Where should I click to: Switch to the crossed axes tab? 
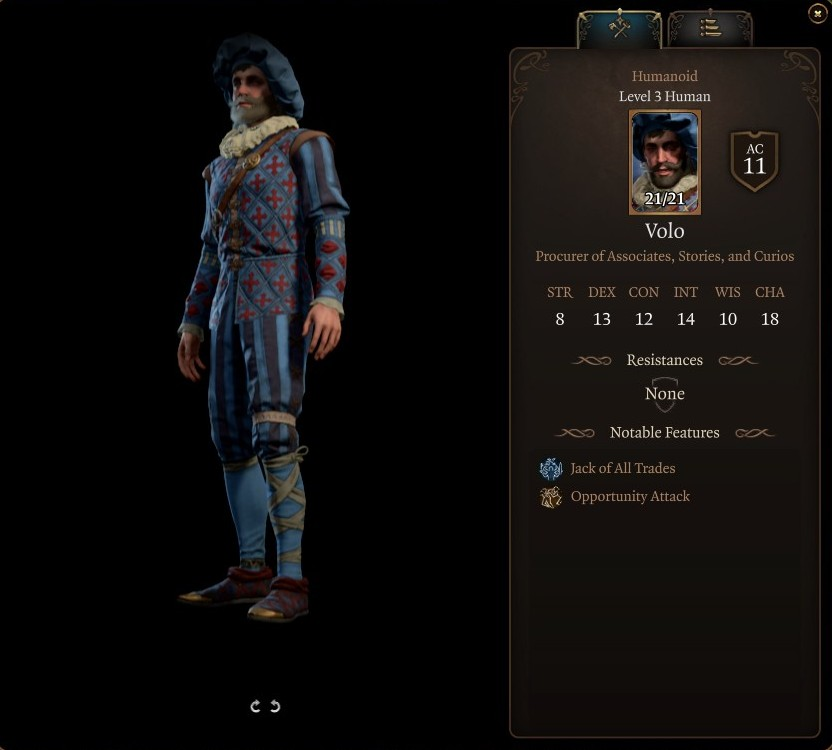(x=620, y=28)
